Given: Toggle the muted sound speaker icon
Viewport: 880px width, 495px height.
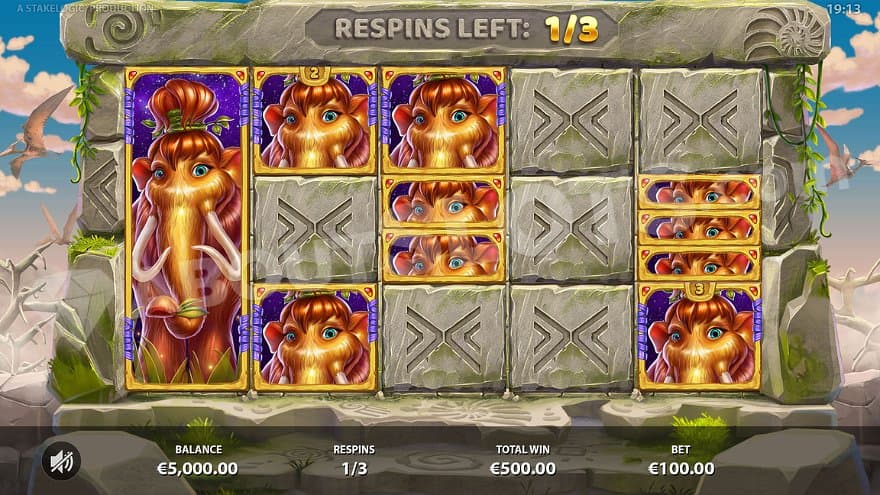Looking at the screenshot, I should [x=62, y=459].
